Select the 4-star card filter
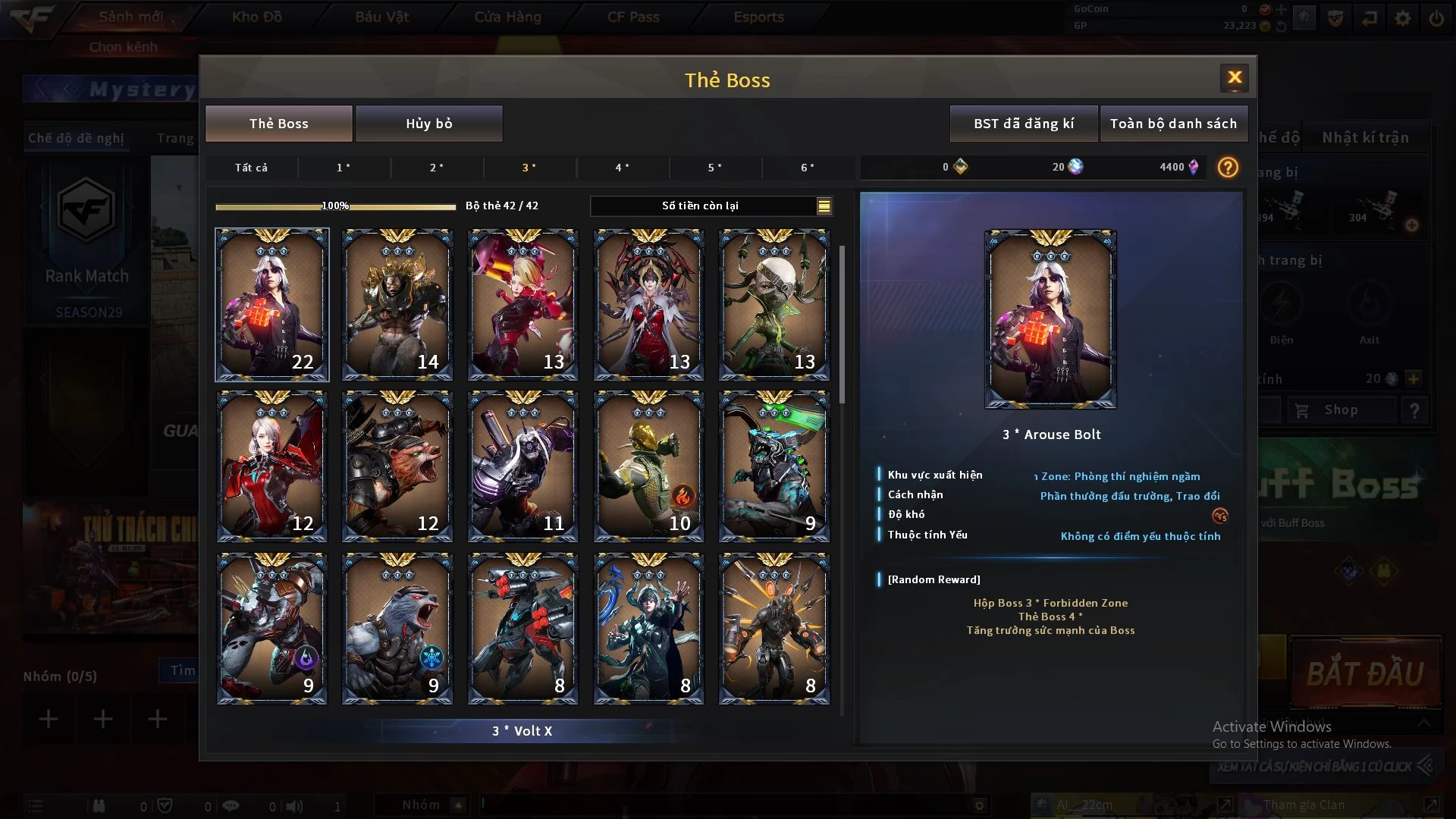The height and width of the screenshot is (819, 1456). (x=622, y=168)
